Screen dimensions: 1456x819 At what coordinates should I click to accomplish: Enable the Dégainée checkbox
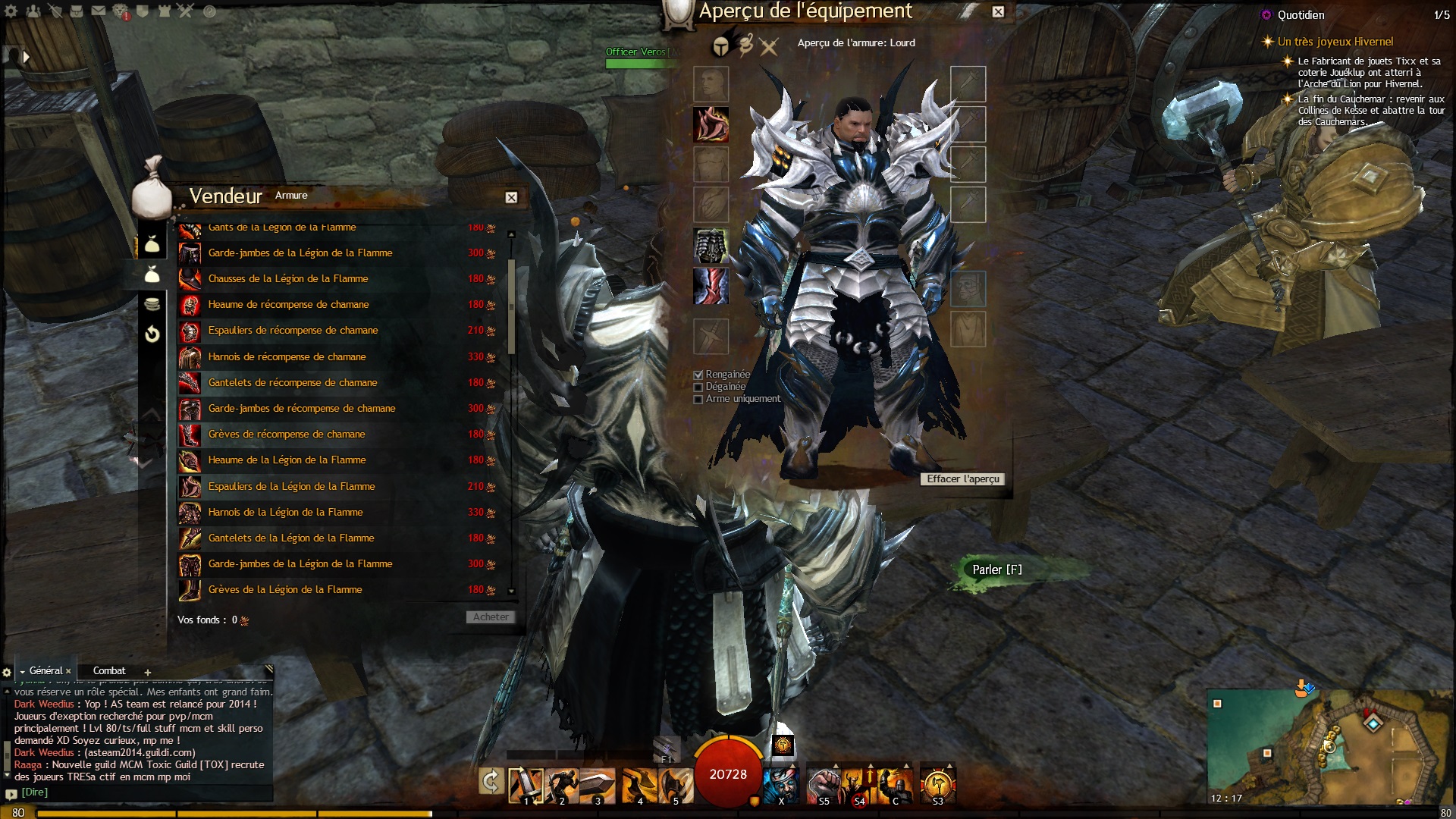pyautogui.click(x=698, y=387)
